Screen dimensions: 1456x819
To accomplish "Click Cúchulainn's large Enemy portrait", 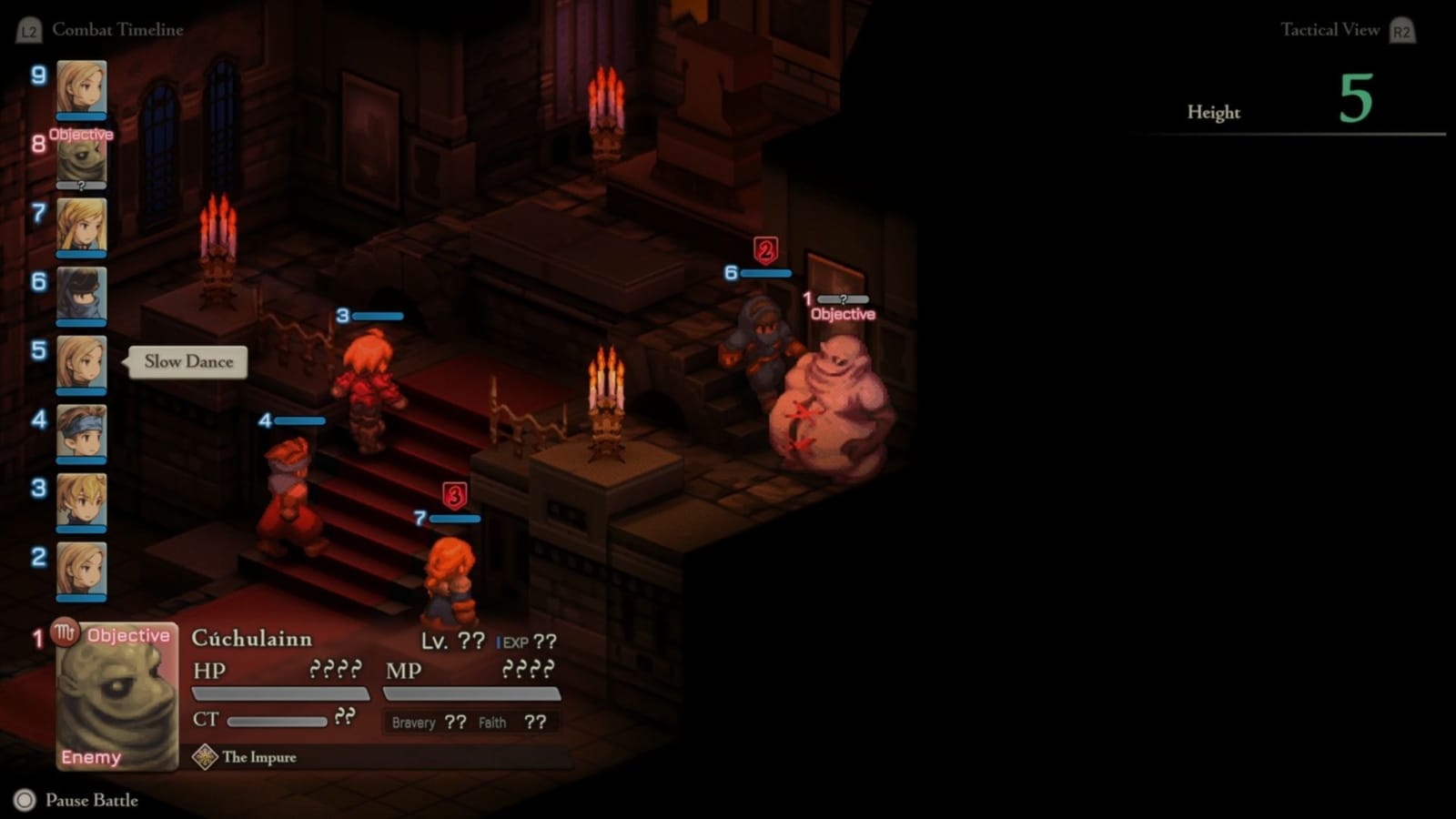I will pyautogui.click(x=116, y=701).
